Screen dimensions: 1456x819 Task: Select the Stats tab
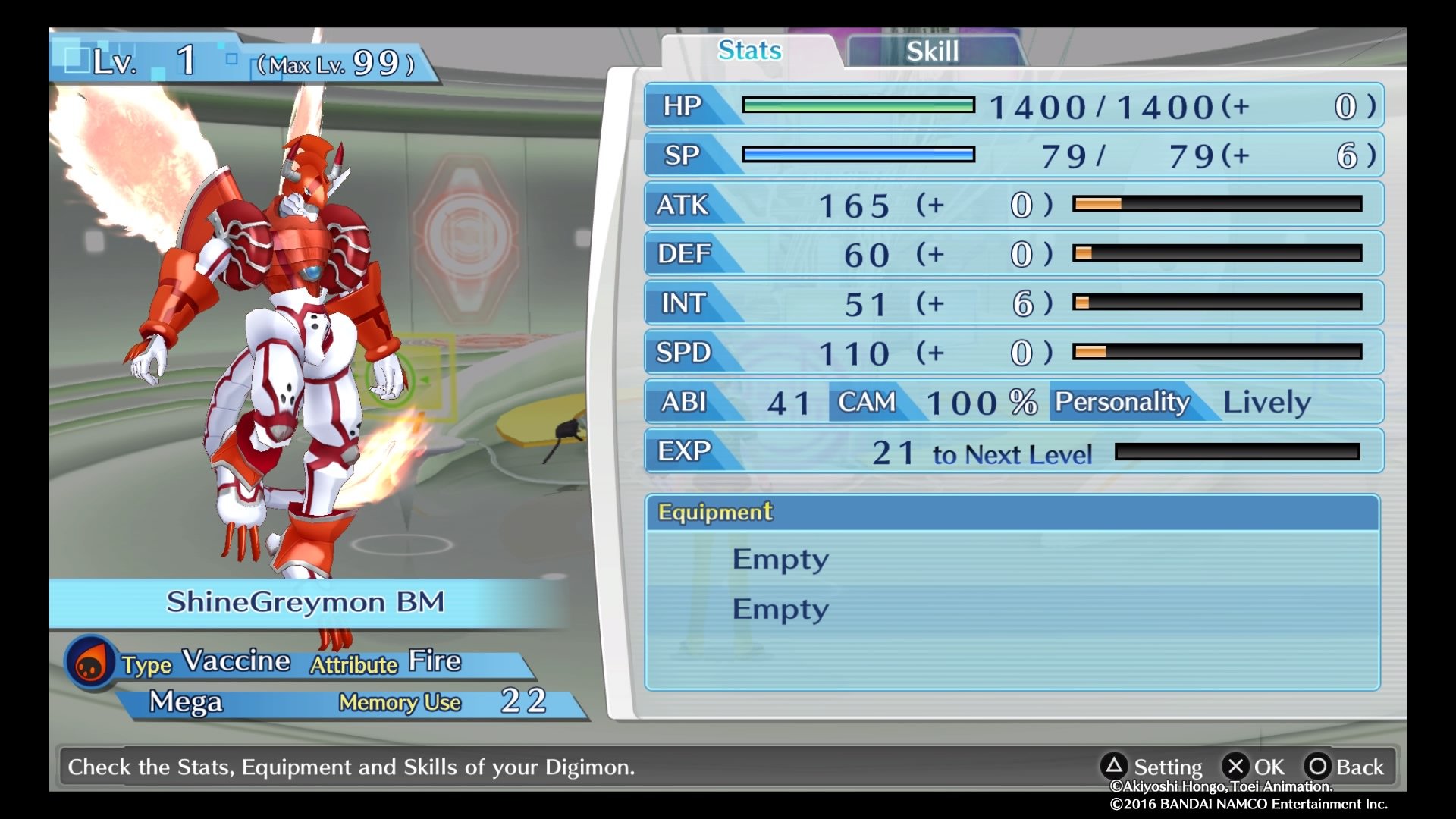click(x=749, y=50)
